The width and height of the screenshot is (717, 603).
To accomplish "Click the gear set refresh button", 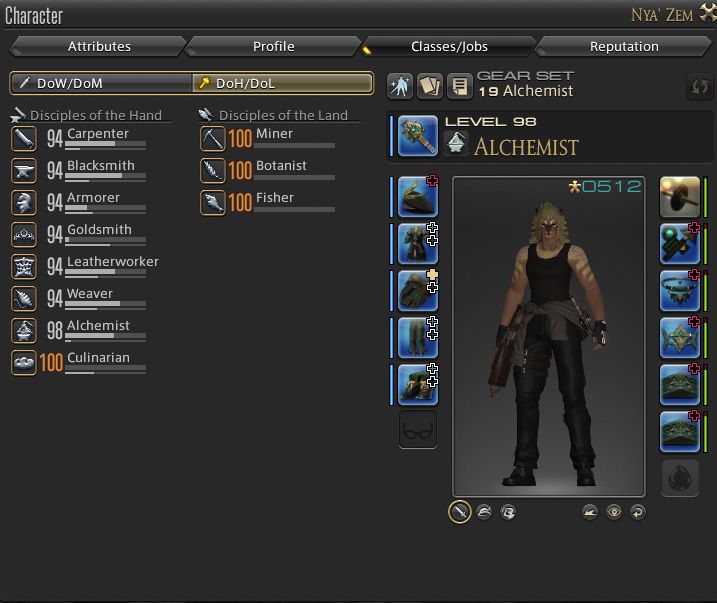I will (699, 87).
